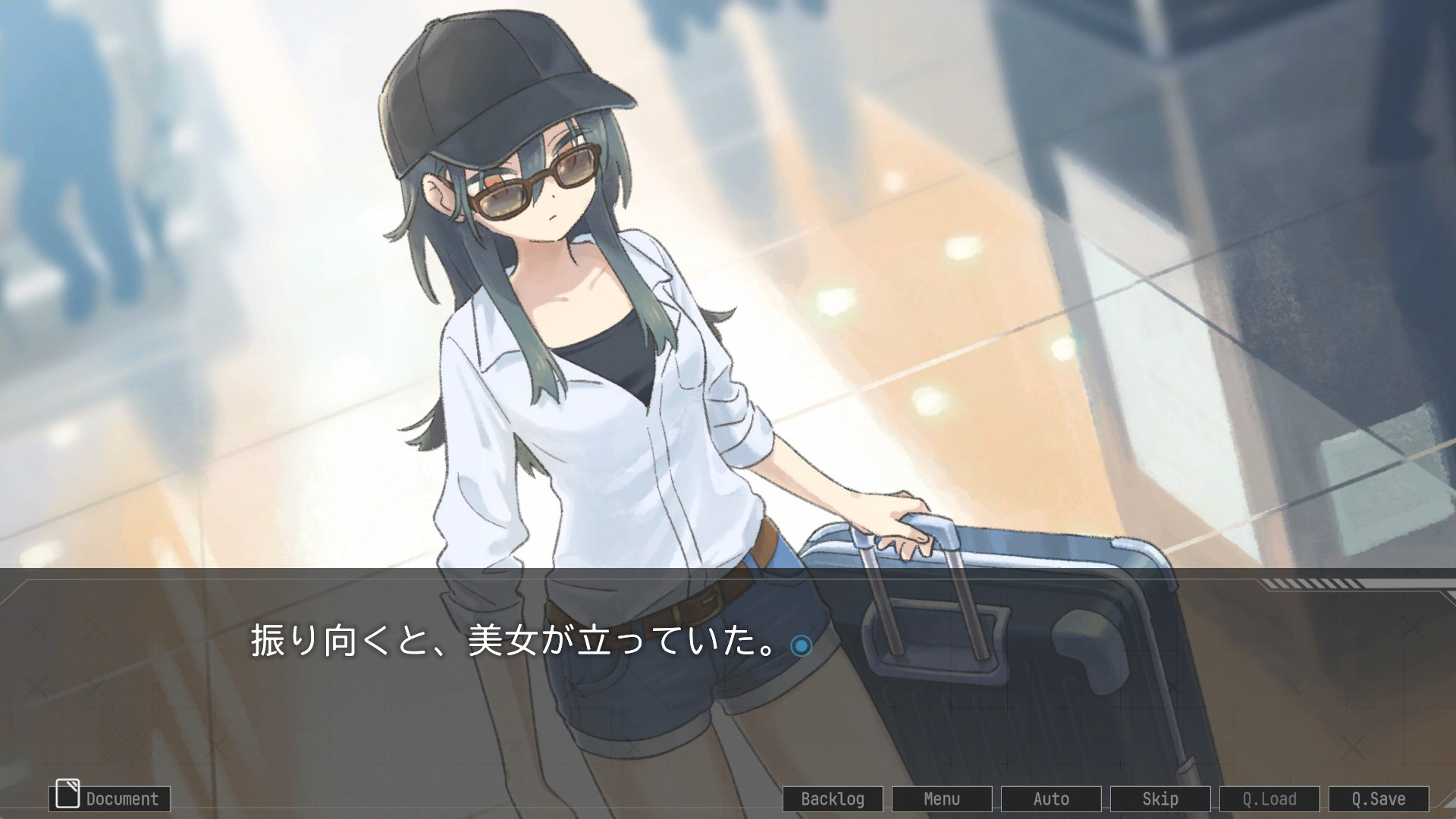The width and height of the screenshot is (1456, 819).
Task: Quick save with Q.Save
Action: [1379, 799]
